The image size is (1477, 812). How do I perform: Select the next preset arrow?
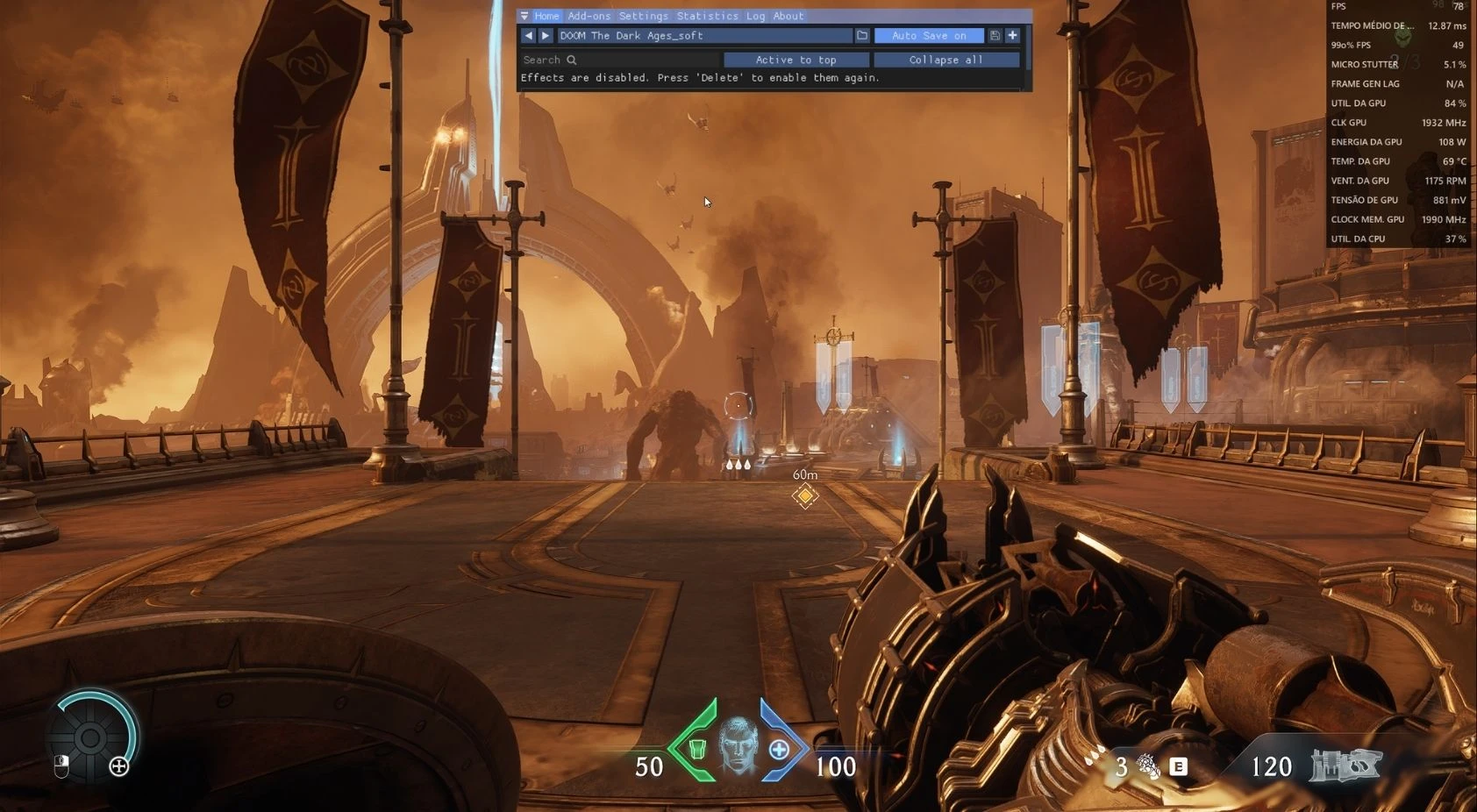(x=546, y=36)
